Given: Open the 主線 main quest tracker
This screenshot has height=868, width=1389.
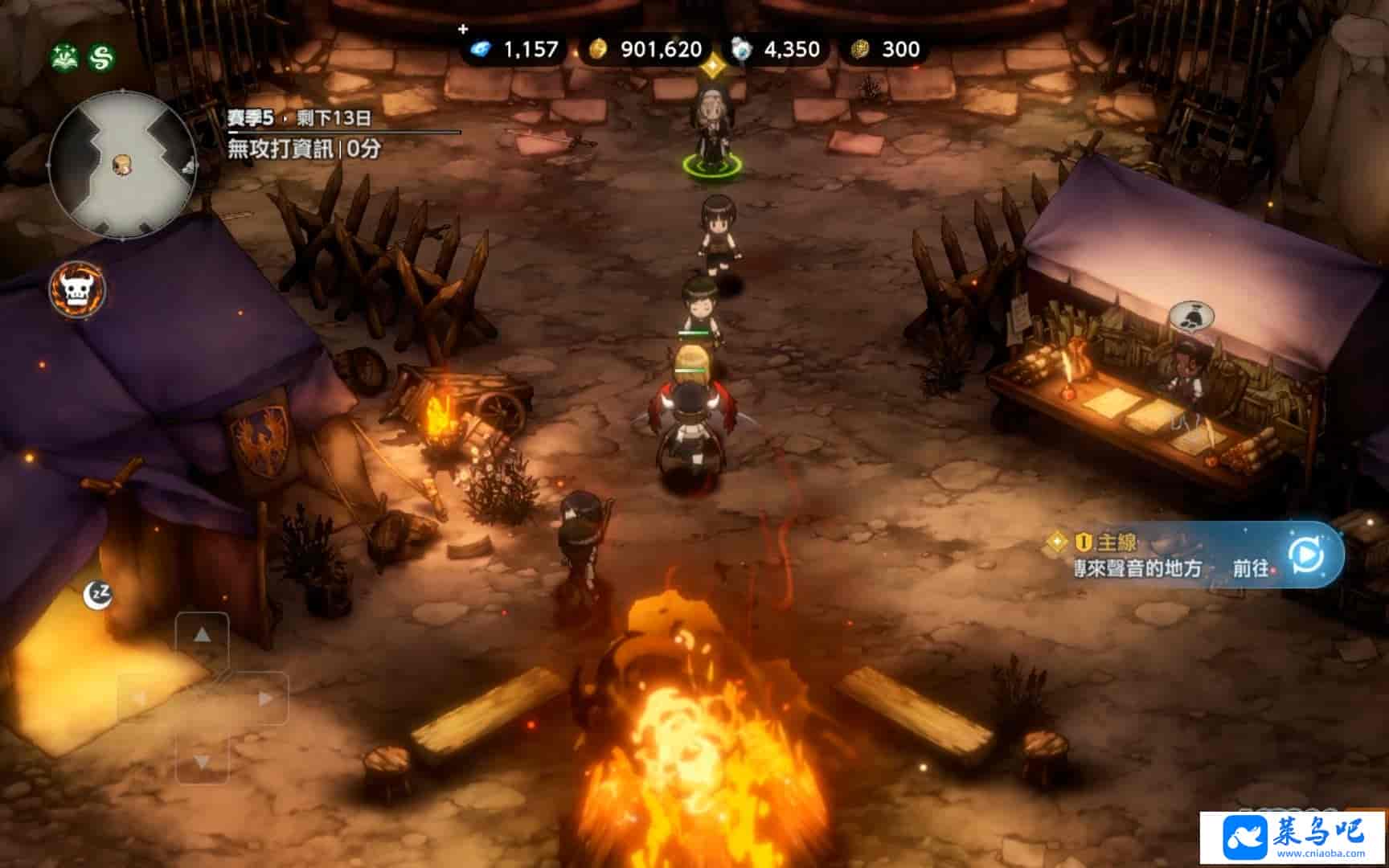Looking at the screenshot, I should 1117,542.
